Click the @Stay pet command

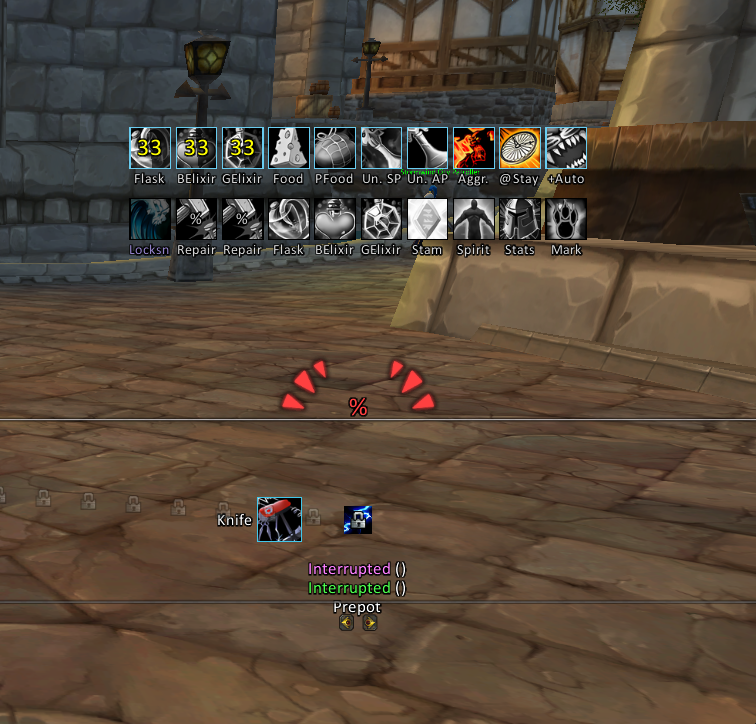click(520, 148)
